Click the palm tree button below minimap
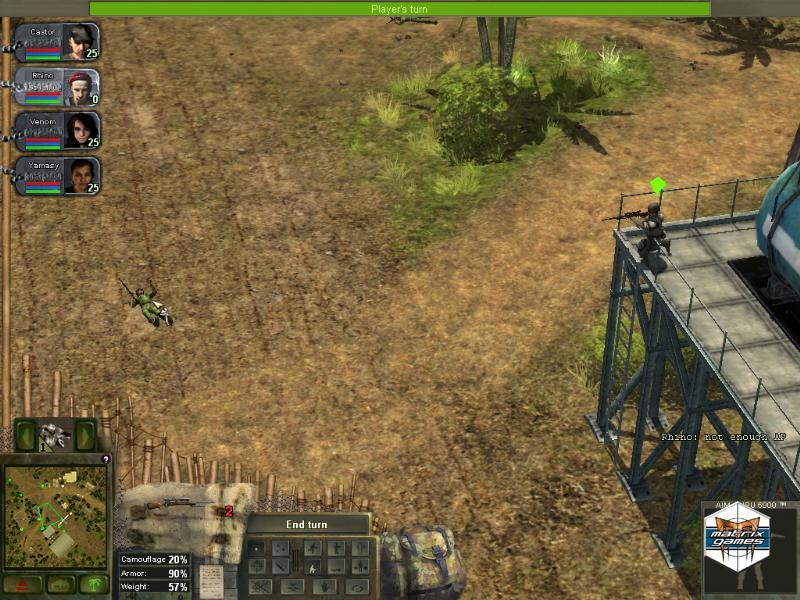The width and height of the screenshot is (800, 600). [x=93, y=584]
